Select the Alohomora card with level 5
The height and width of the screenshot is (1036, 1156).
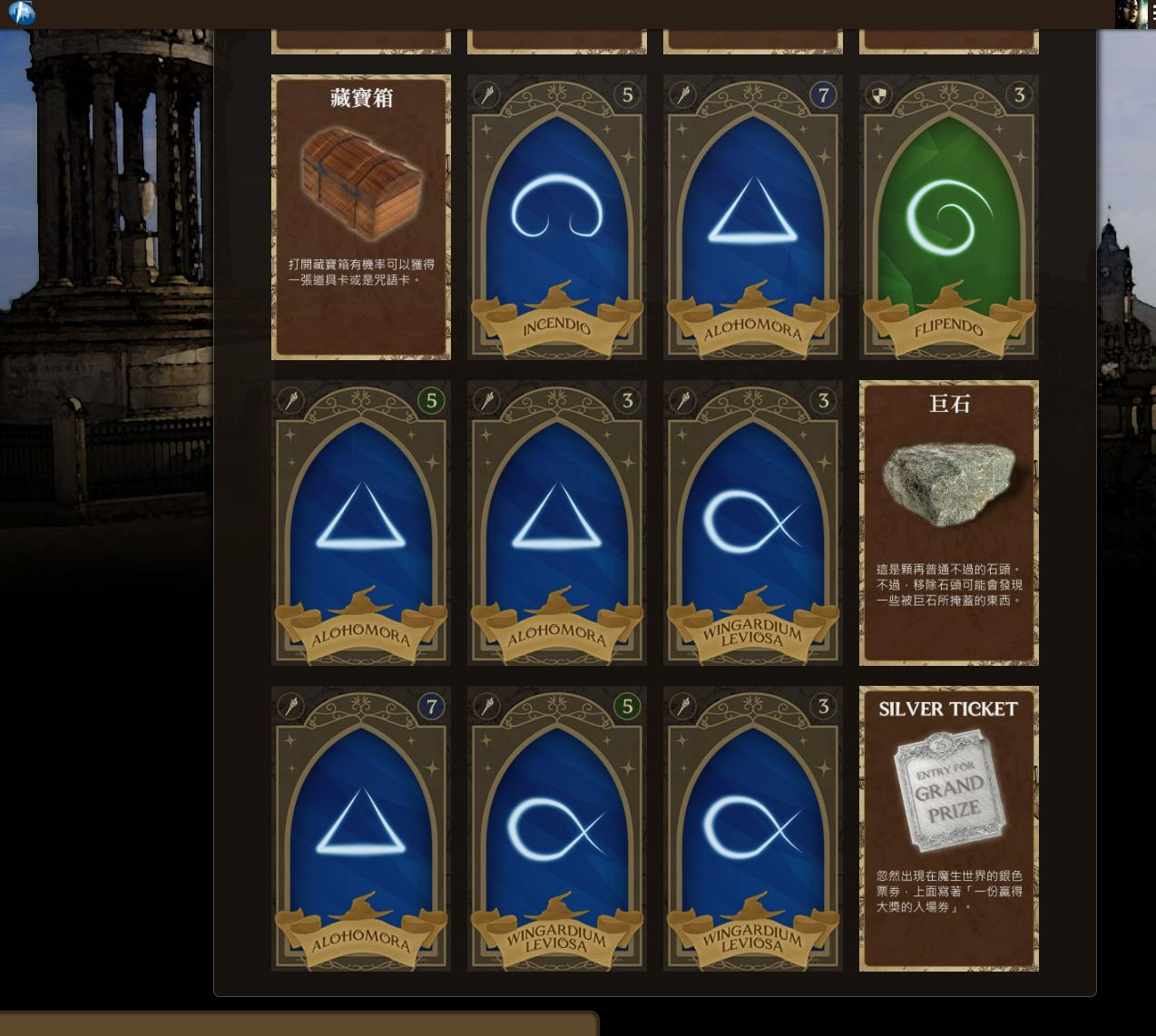(360, 523)
